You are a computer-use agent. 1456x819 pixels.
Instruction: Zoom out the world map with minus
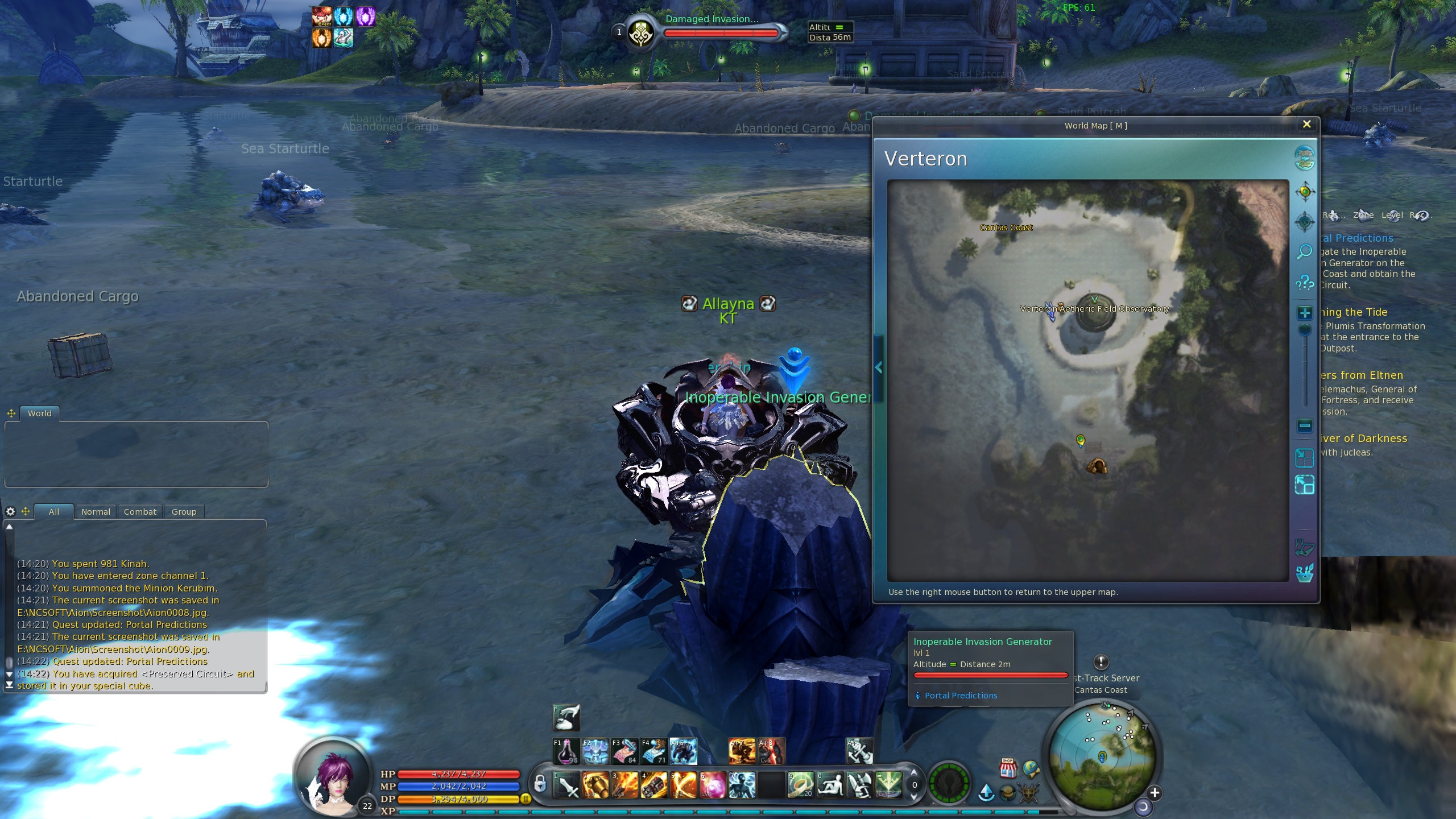pyautogui.click(x=1305, y=425)
